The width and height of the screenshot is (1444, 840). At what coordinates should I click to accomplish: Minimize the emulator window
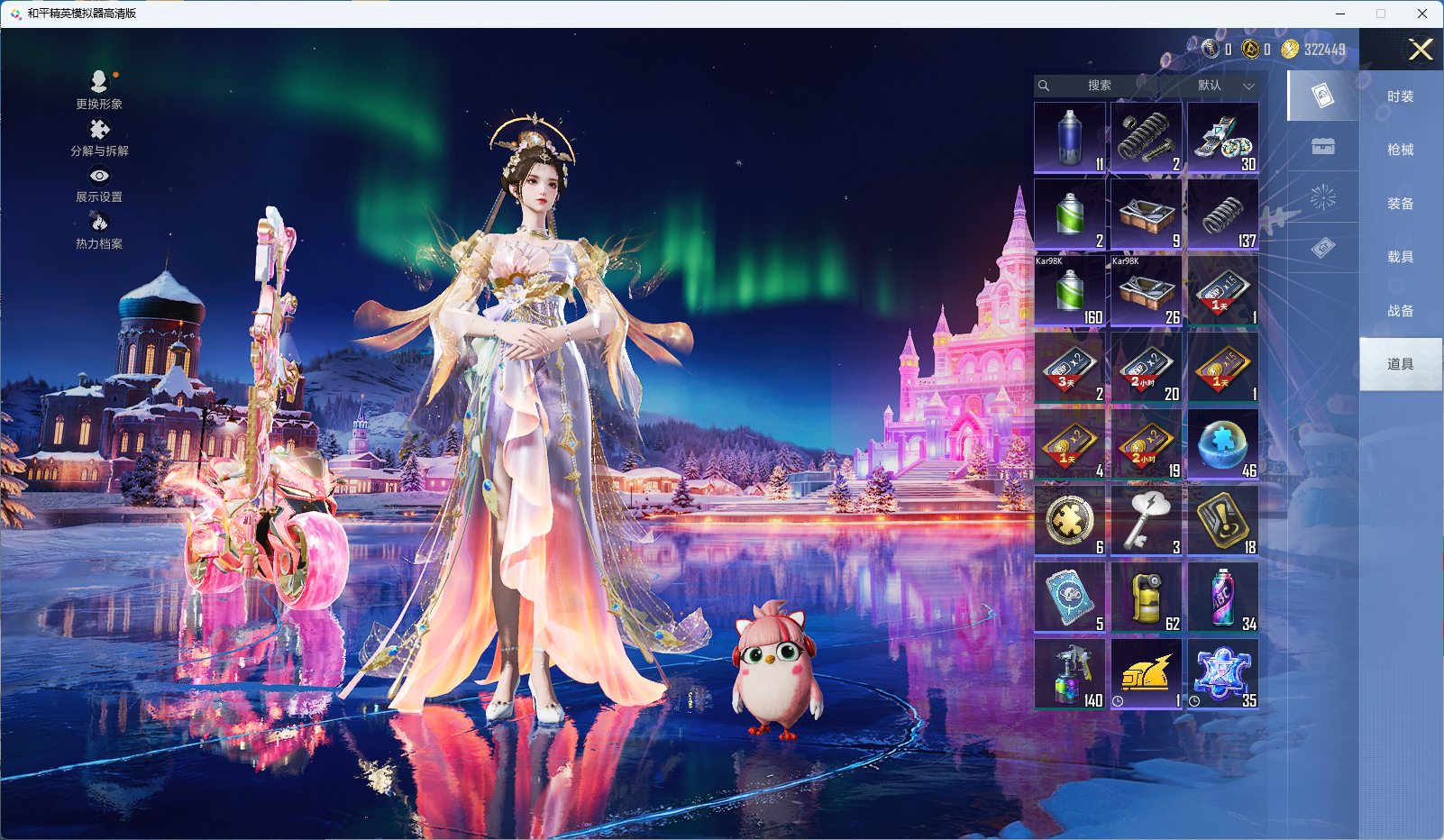point(1340,14)
